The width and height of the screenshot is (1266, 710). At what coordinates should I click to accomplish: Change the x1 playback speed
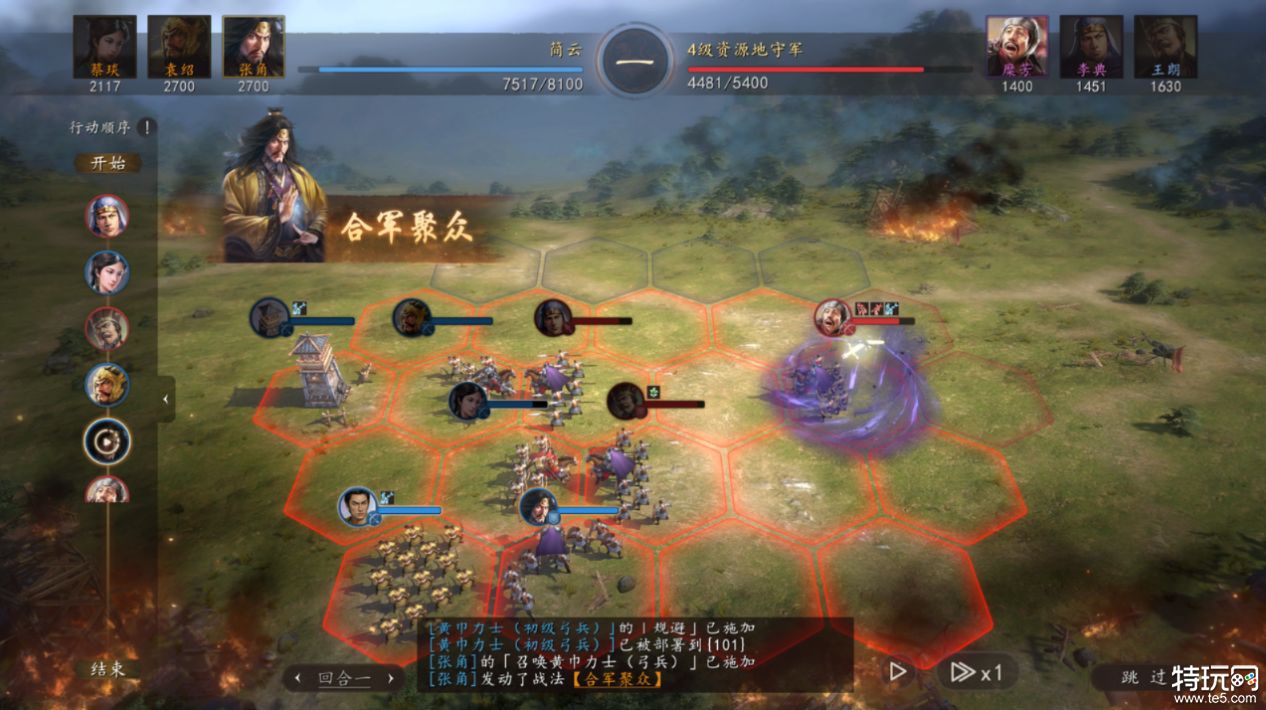pos(976,672)
